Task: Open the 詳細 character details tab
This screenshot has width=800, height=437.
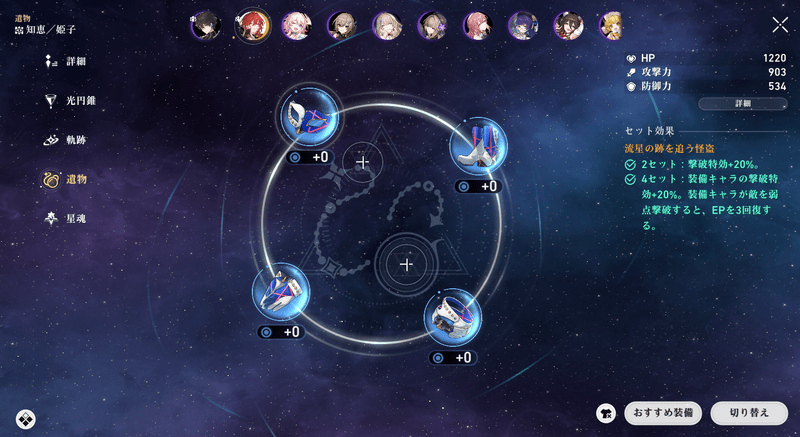Action: tap(75, 61)
